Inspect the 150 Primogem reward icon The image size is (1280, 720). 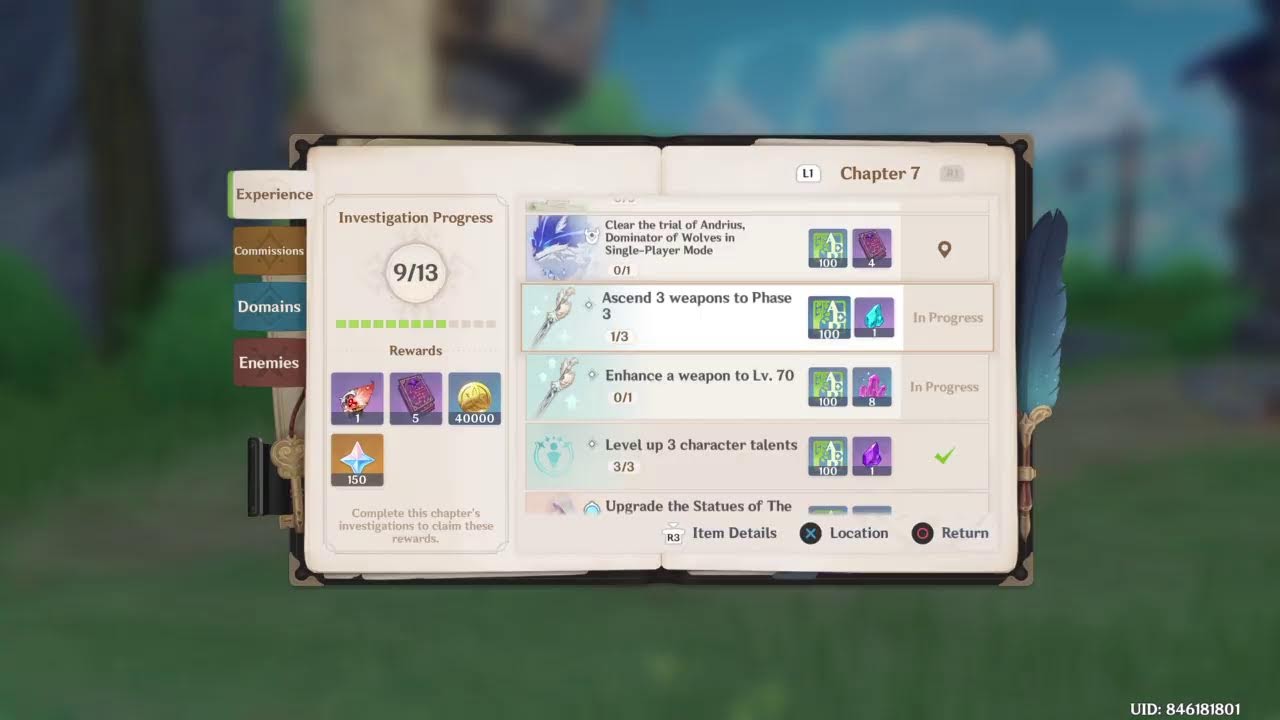click(x=357, y=460)
